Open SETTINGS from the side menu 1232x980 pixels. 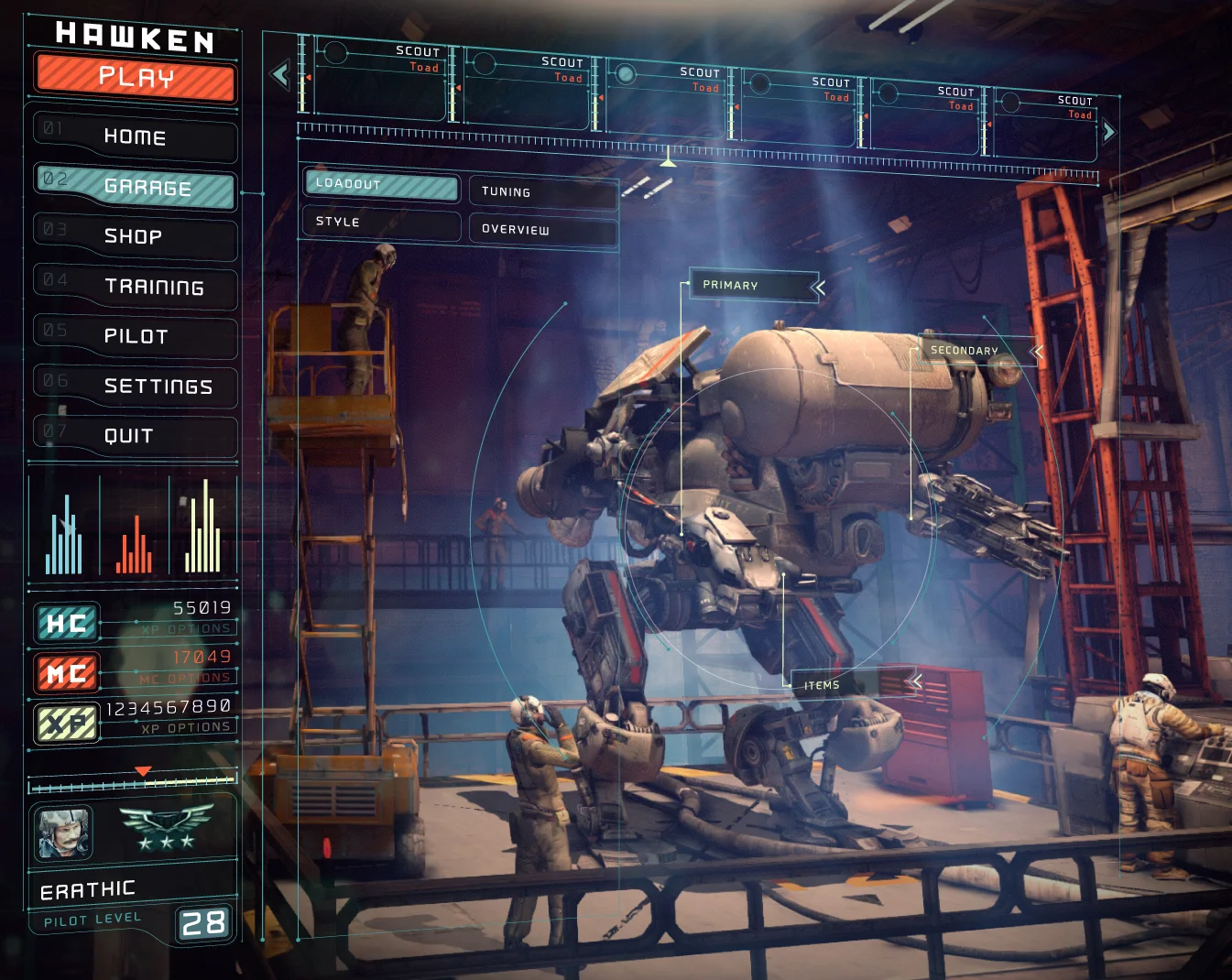136,387
